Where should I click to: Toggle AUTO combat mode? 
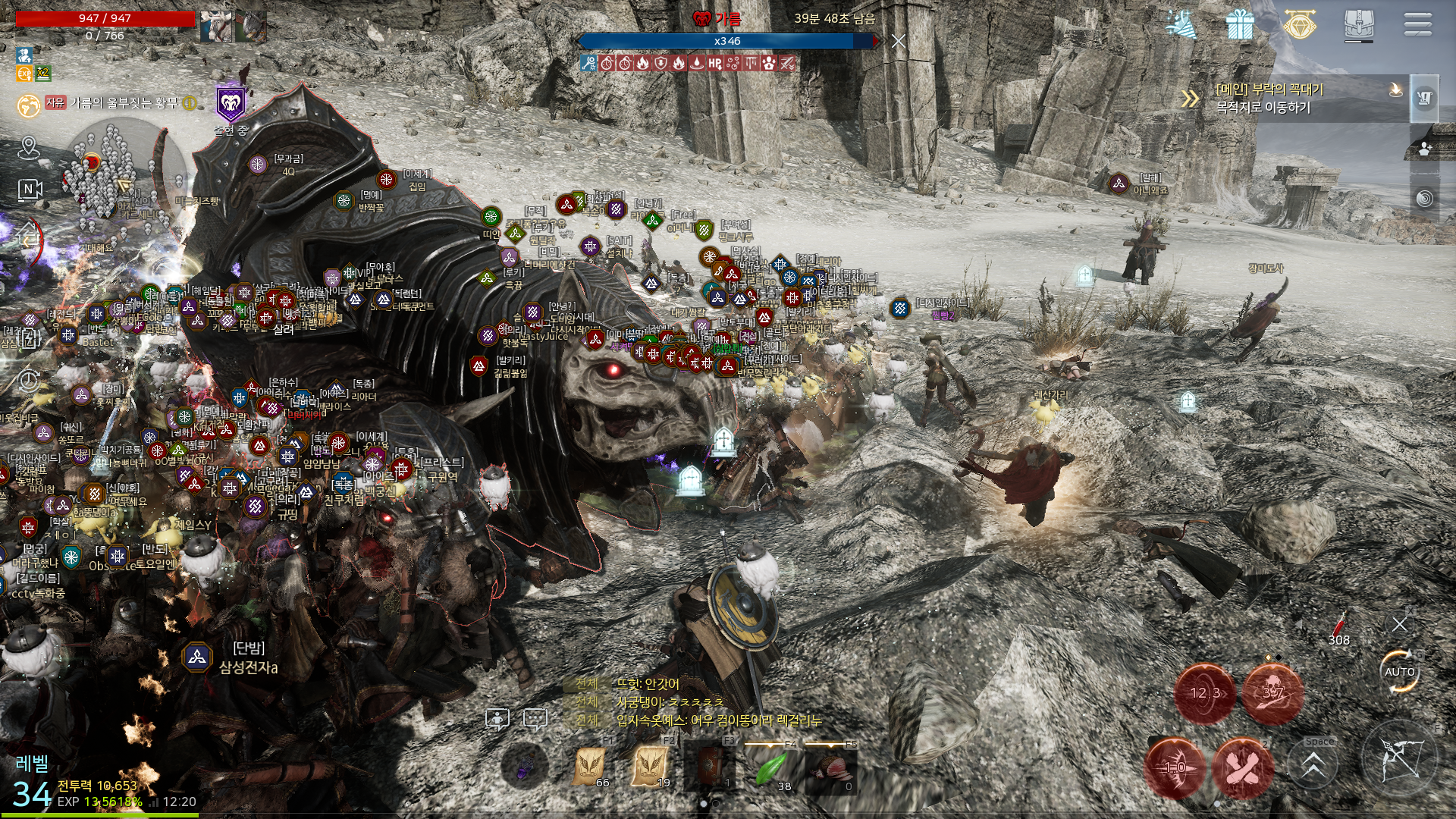(x=1399, y=672)
